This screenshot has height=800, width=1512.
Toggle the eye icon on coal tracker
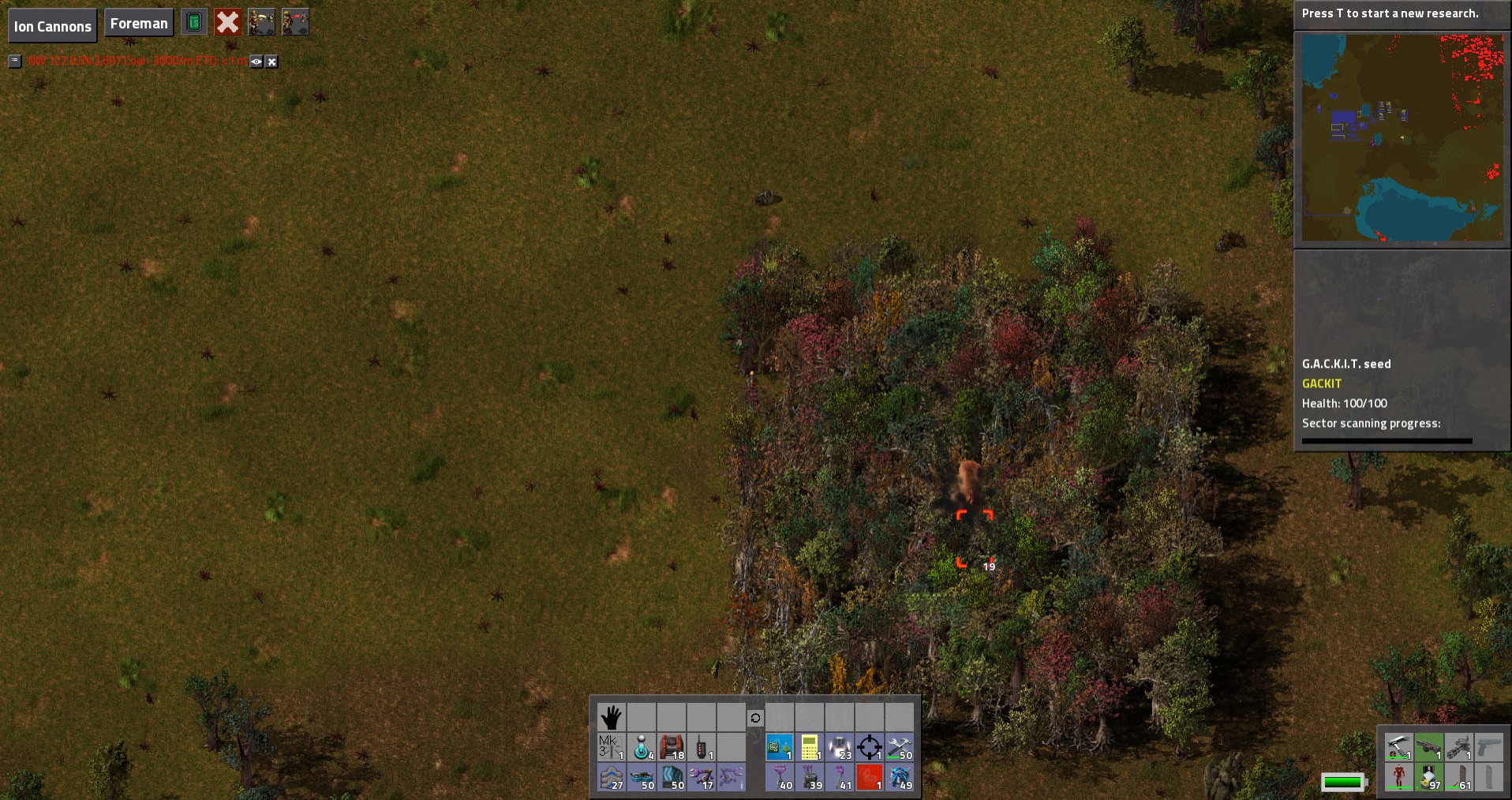(256, 62)
